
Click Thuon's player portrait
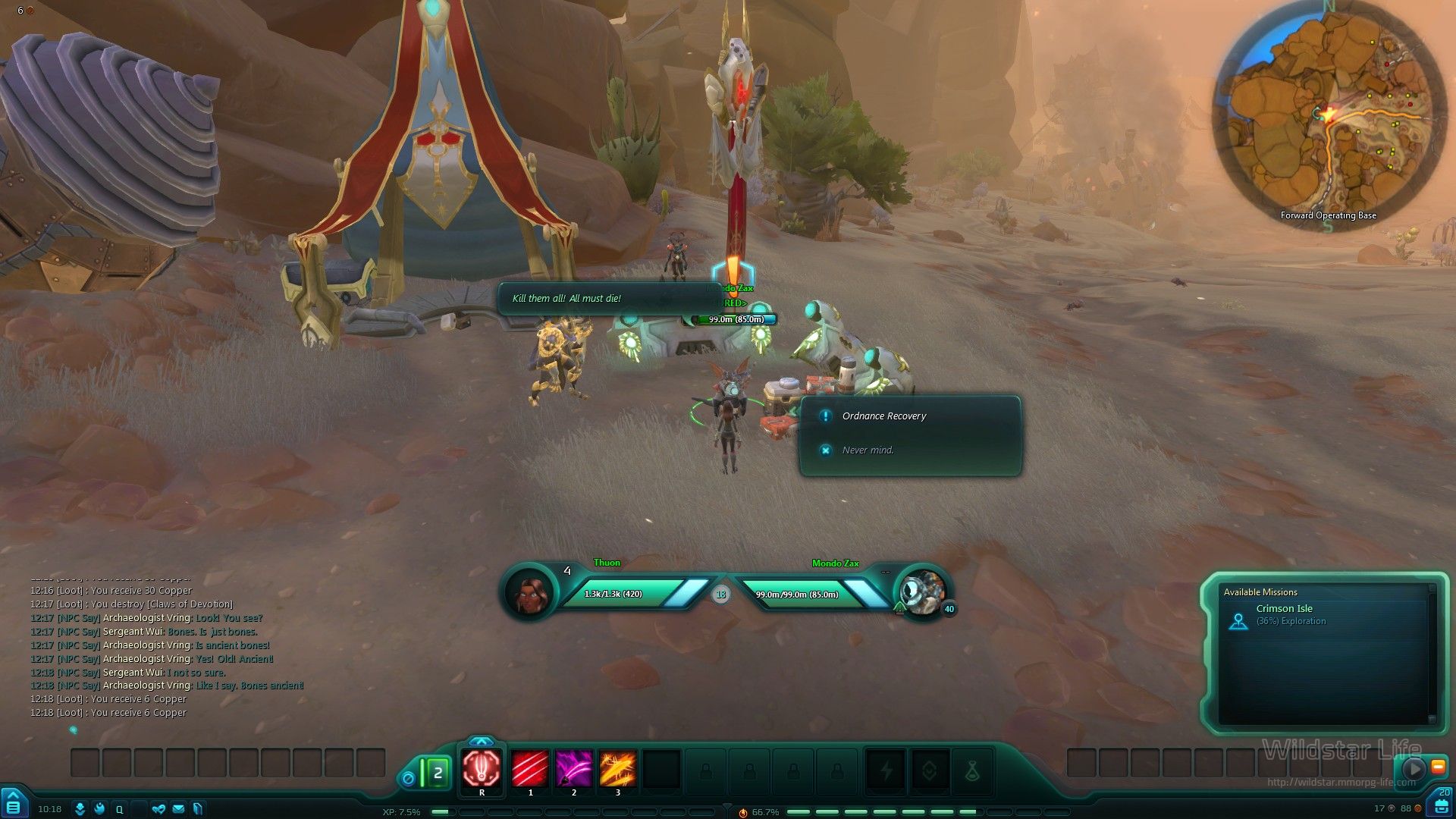pos(530,594)
